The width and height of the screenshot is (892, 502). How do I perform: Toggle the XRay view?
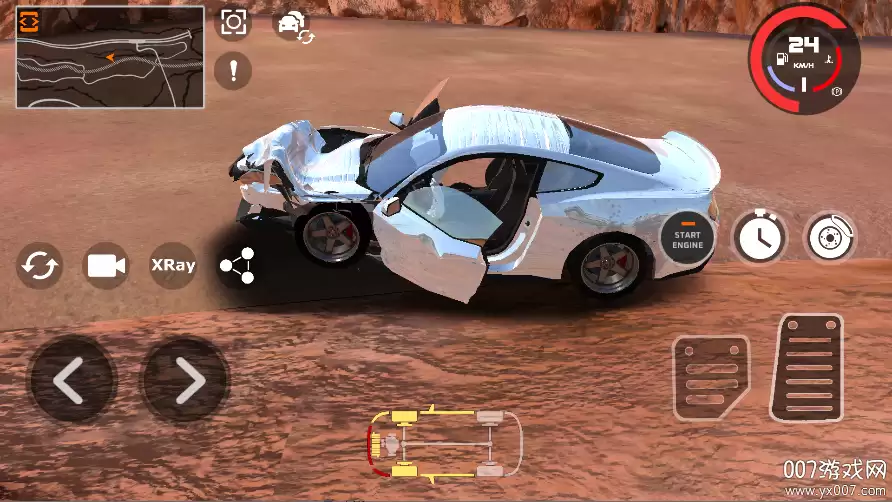(172, 266)
